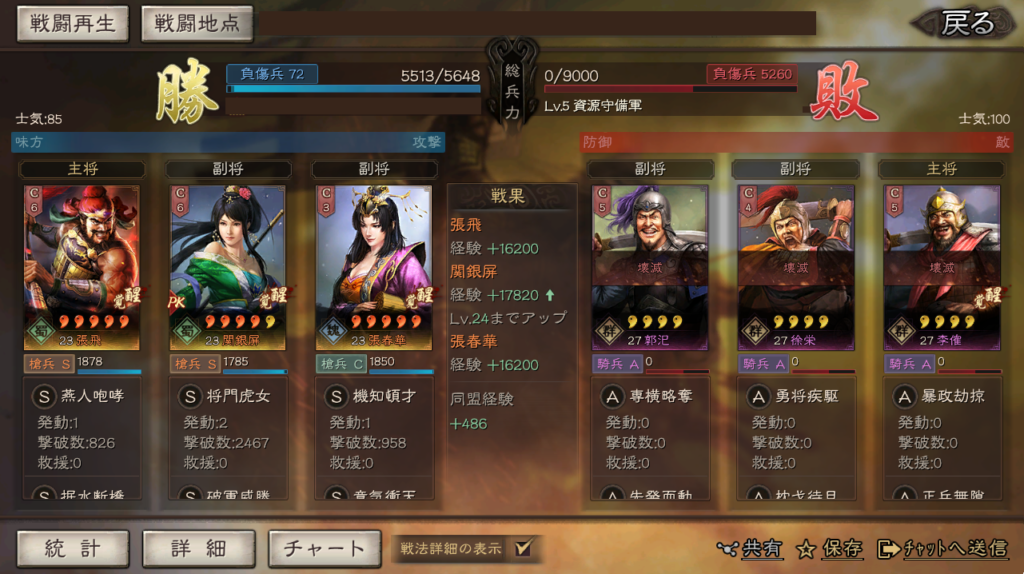Replay the battle with 戦闘再生
The width and height of the screenshot is (1024, 574).
(x=73, y=24)
